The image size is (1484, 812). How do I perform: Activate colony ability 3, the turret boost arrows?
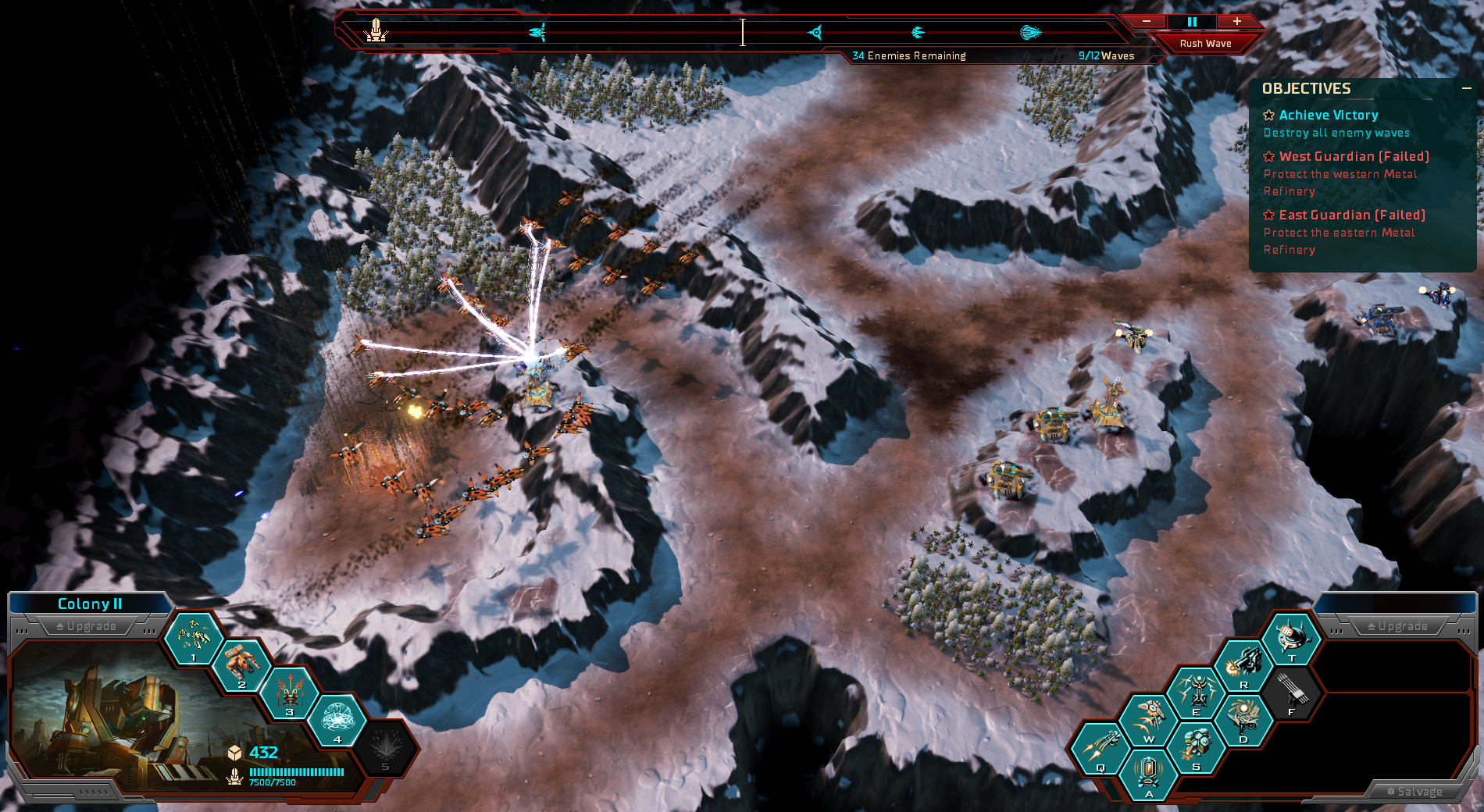(290, 692)
